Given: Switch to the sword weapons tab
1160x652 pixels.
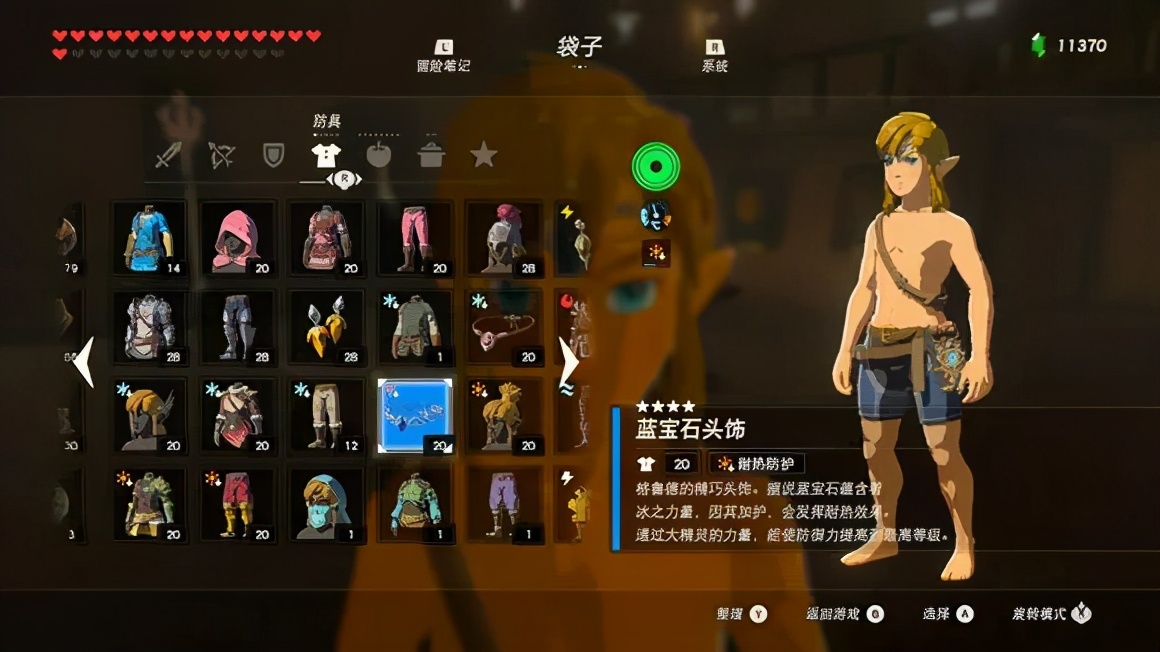Looking at the screenshot, I should (167, 156).
